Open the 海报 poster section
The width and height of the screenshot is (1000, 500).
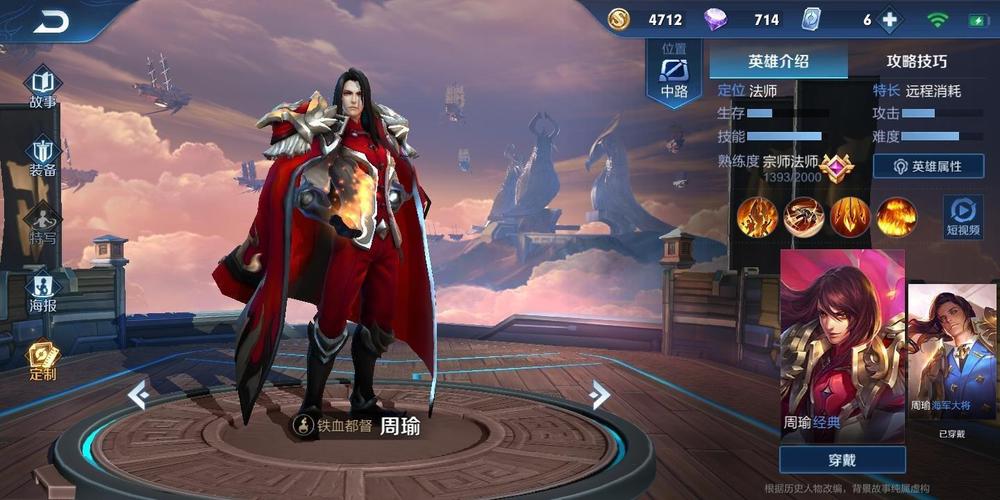pos(43,291)
